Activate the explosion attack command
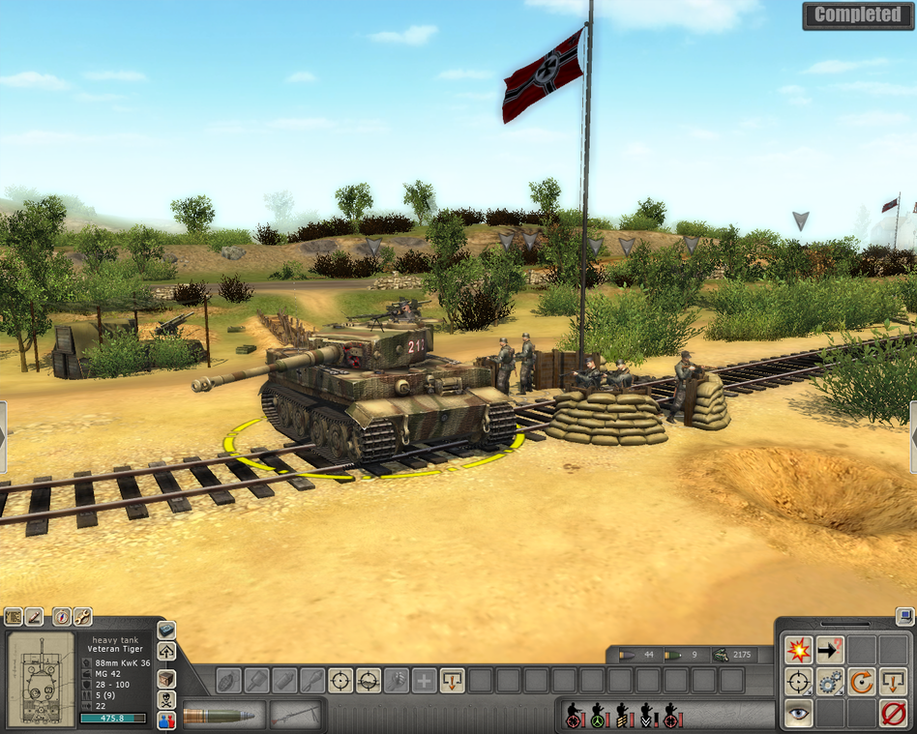This screenshot has width=917, height=734. [x=798, y=650]
